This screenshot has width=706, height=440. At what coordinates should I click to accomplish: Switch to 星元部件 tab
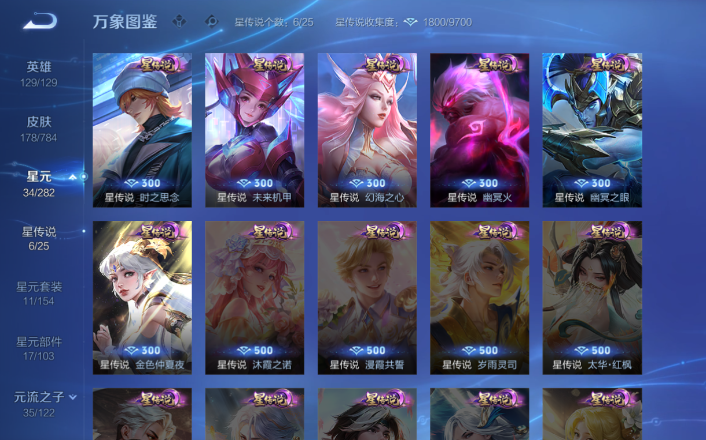point(39,348)
